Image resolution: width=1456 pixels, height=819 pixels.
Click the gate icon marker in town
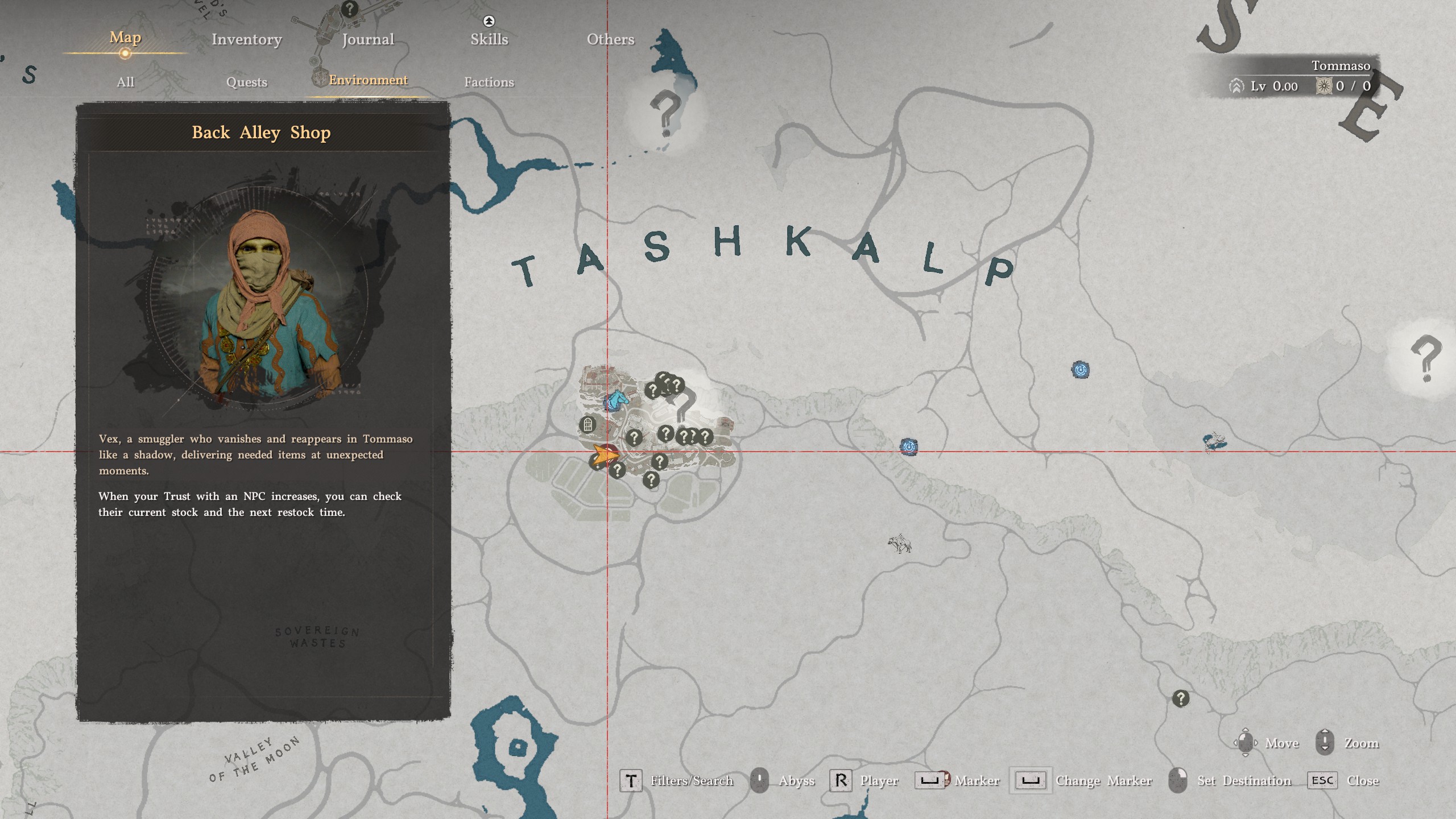(x=588, y=424)
